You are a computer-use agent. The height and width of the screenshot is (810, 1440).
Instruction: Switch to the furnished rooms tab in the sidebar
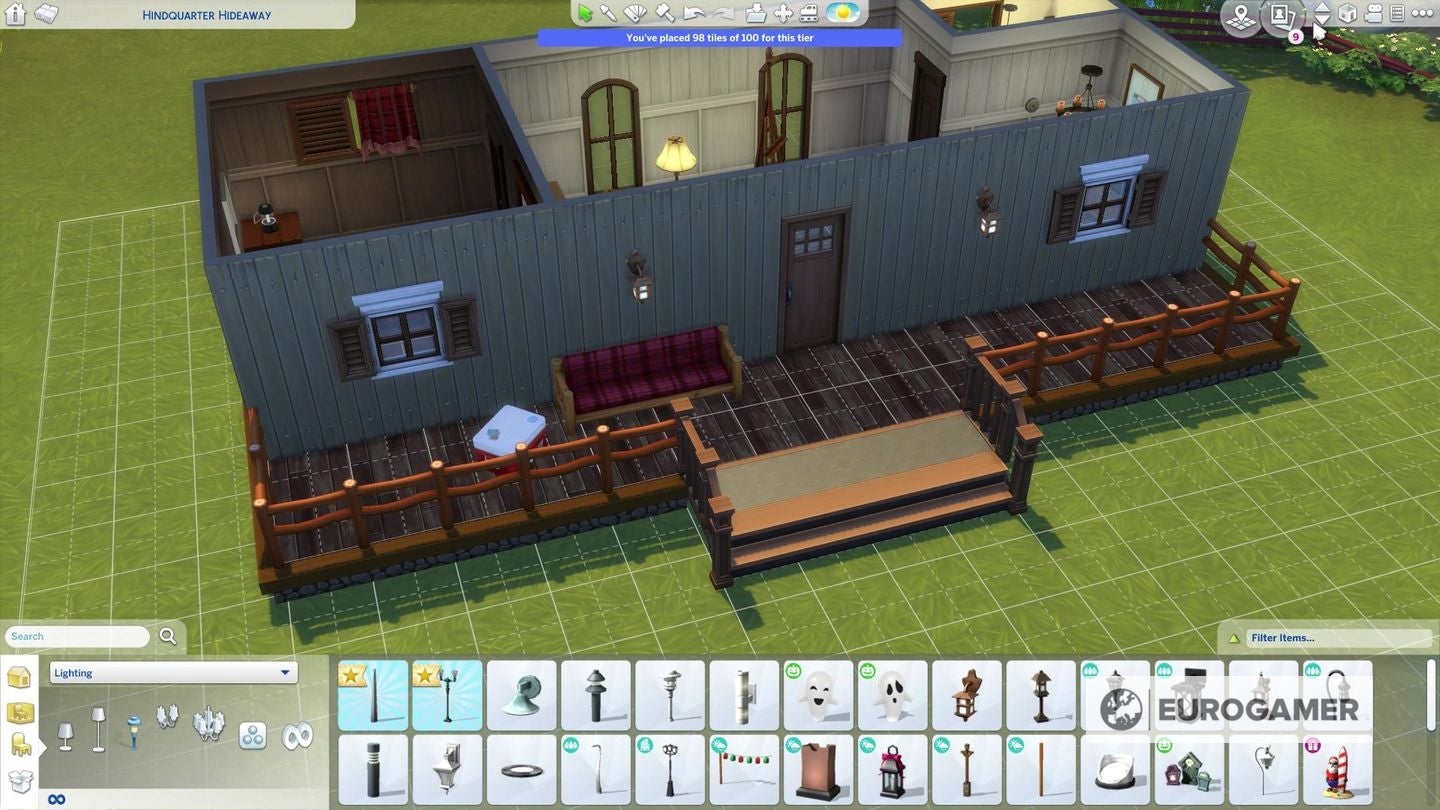tap(20, 713)
